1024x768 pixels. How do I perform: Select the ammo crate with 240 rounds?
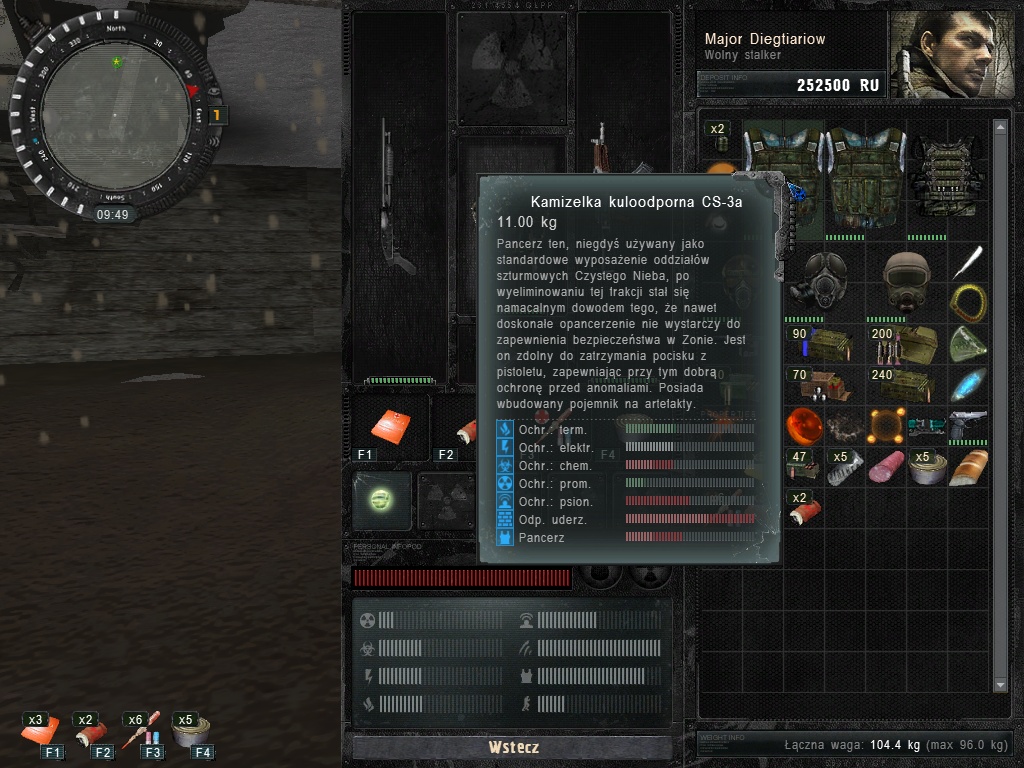[x=906, y=385]
